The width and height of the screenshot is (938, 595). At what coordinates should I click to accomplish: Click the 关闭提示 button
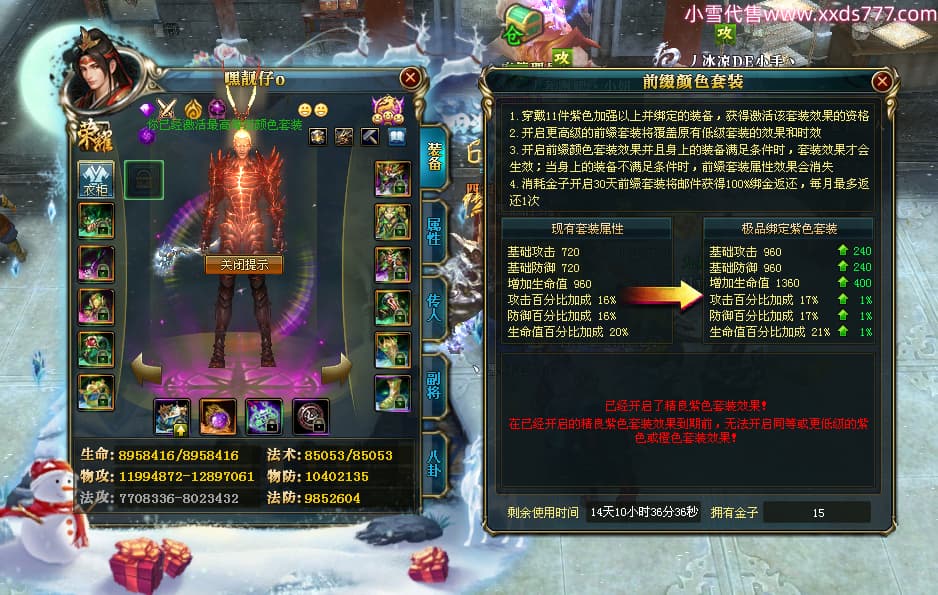coord(244,265)
